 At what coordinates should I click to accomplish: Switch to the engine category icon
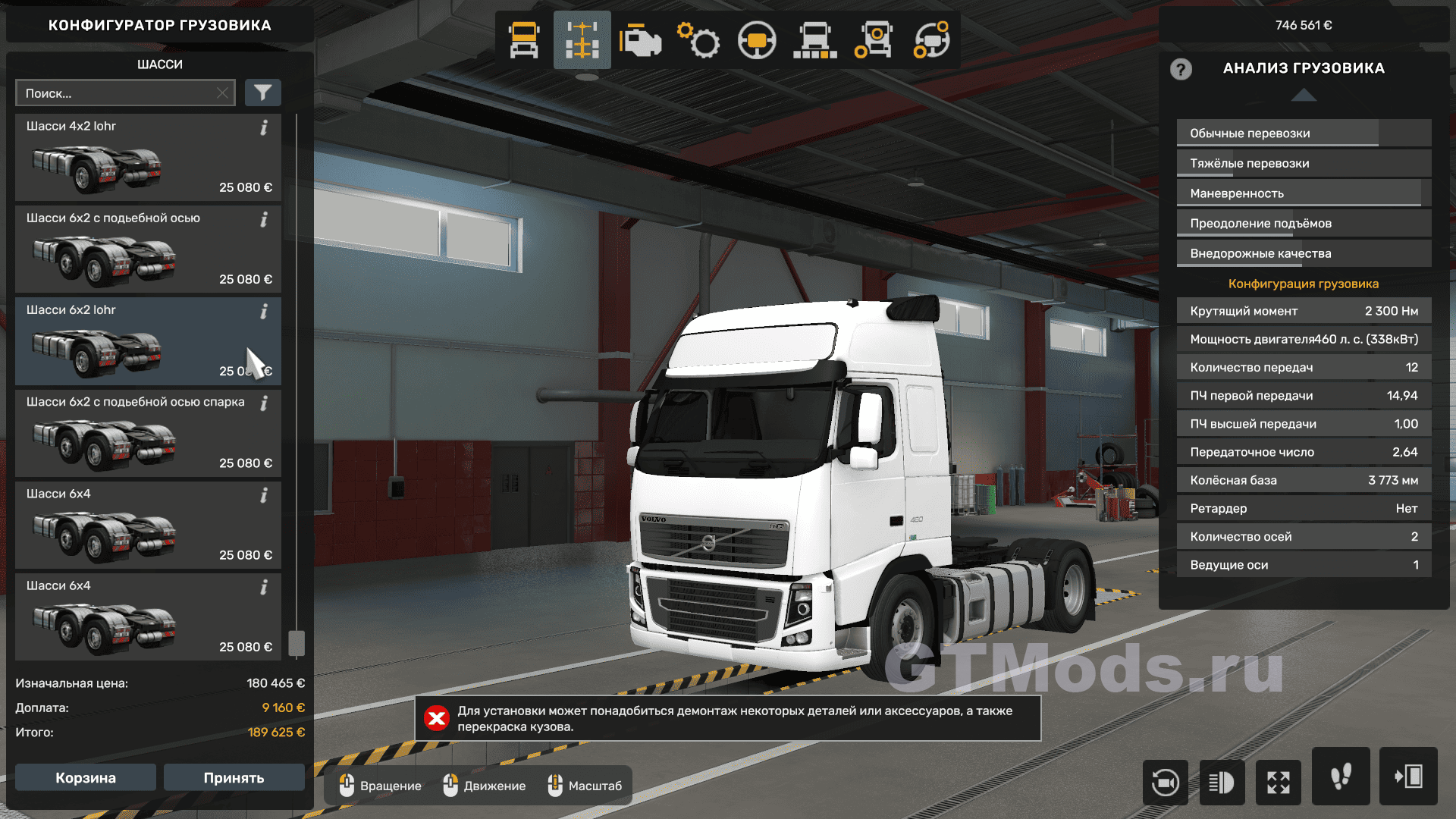pyautogui.click(x=640, y=40)
